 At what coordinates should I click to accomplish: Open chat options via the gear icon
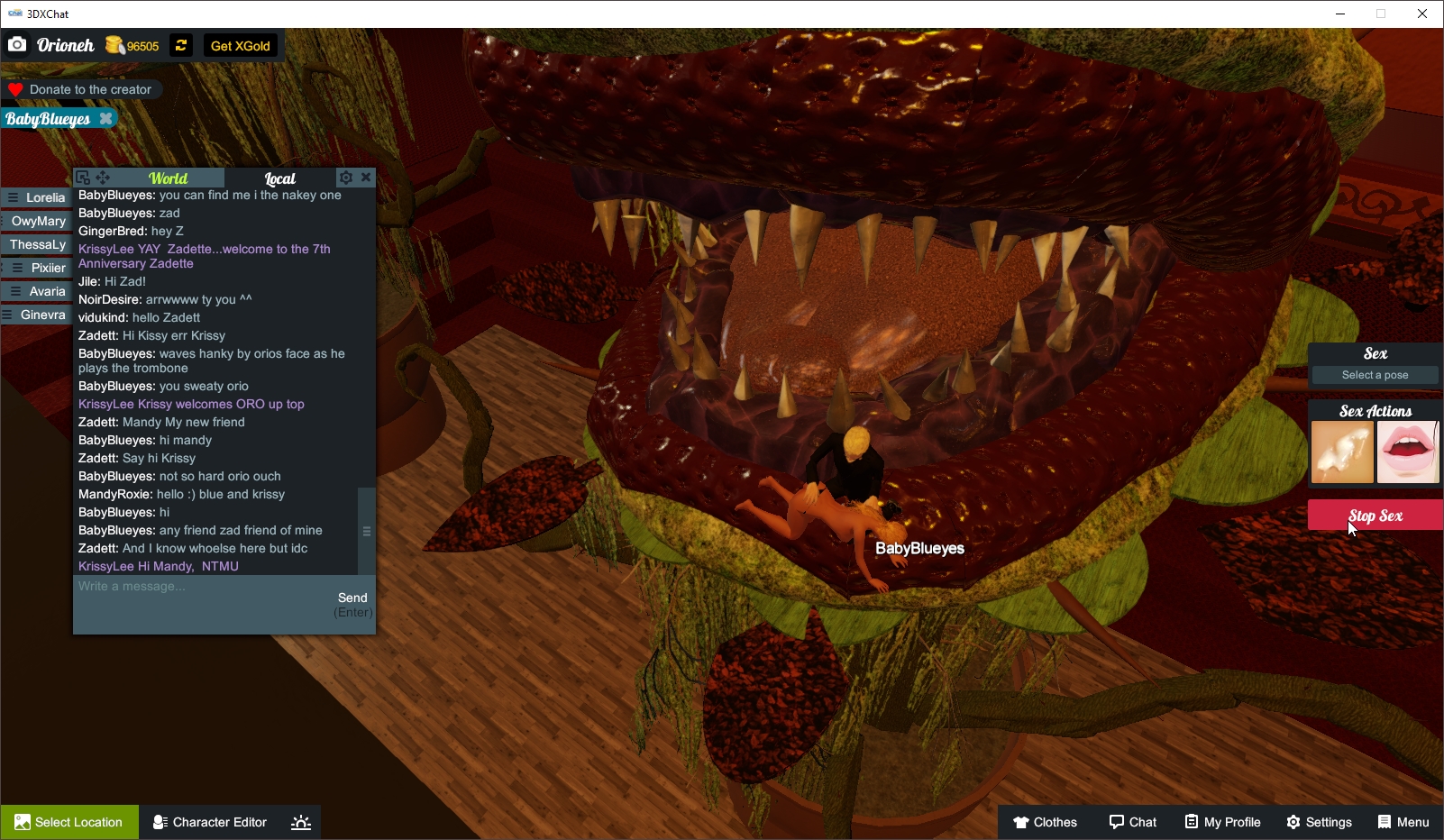click(x=346, y=178)
